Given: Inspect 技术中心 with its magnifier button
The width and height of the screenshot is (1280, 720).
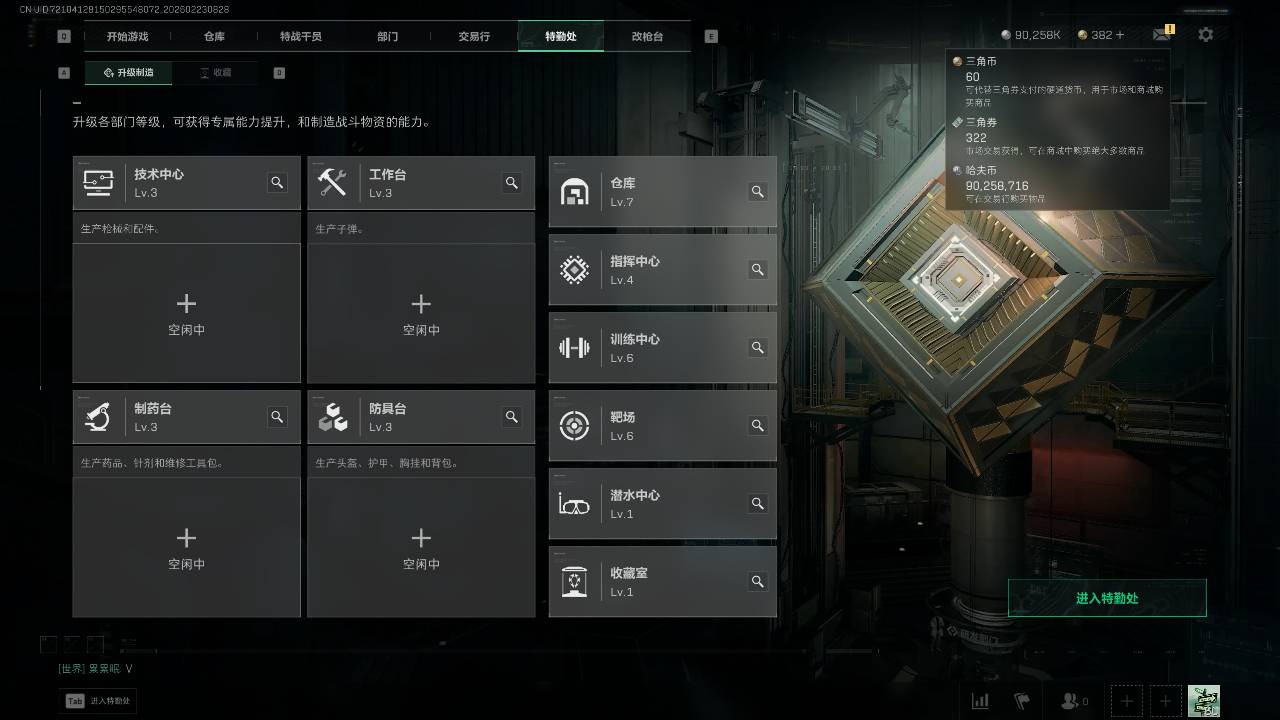Looking at the screenshot, I should [x=277, y=183].
